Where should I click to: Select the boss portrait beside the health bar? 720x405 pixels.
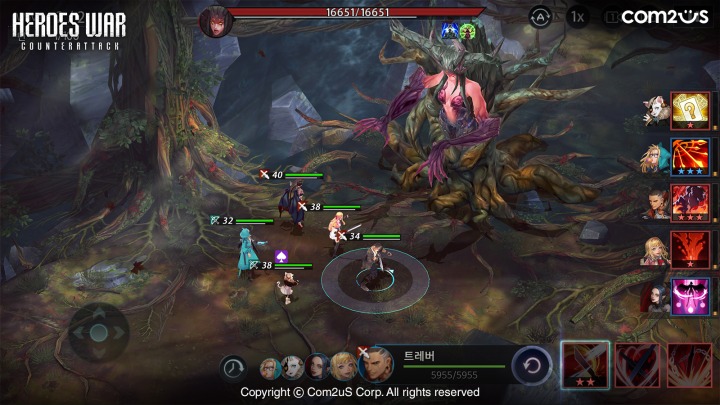point(215,21)
